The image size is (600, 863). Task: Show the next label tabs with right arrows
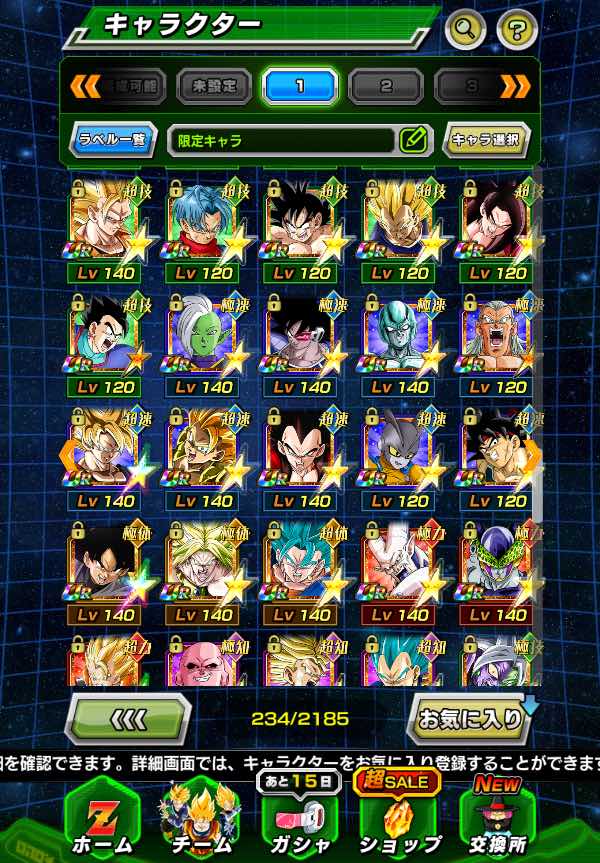515,87
